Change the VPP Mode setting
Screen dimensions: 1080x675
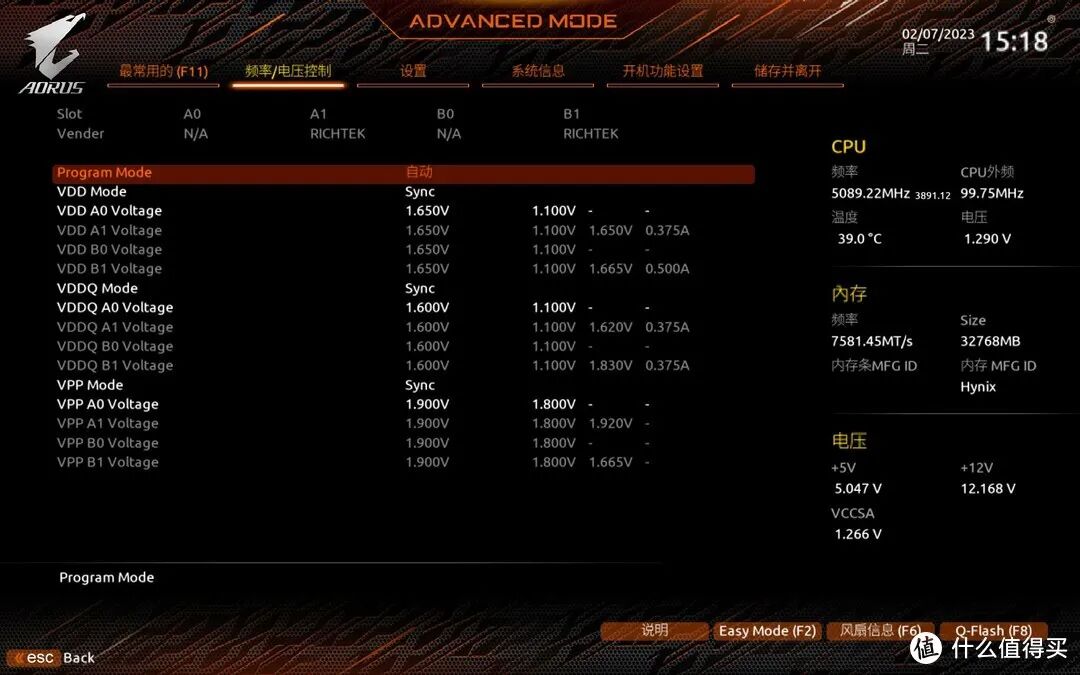(x=420, y=385)
